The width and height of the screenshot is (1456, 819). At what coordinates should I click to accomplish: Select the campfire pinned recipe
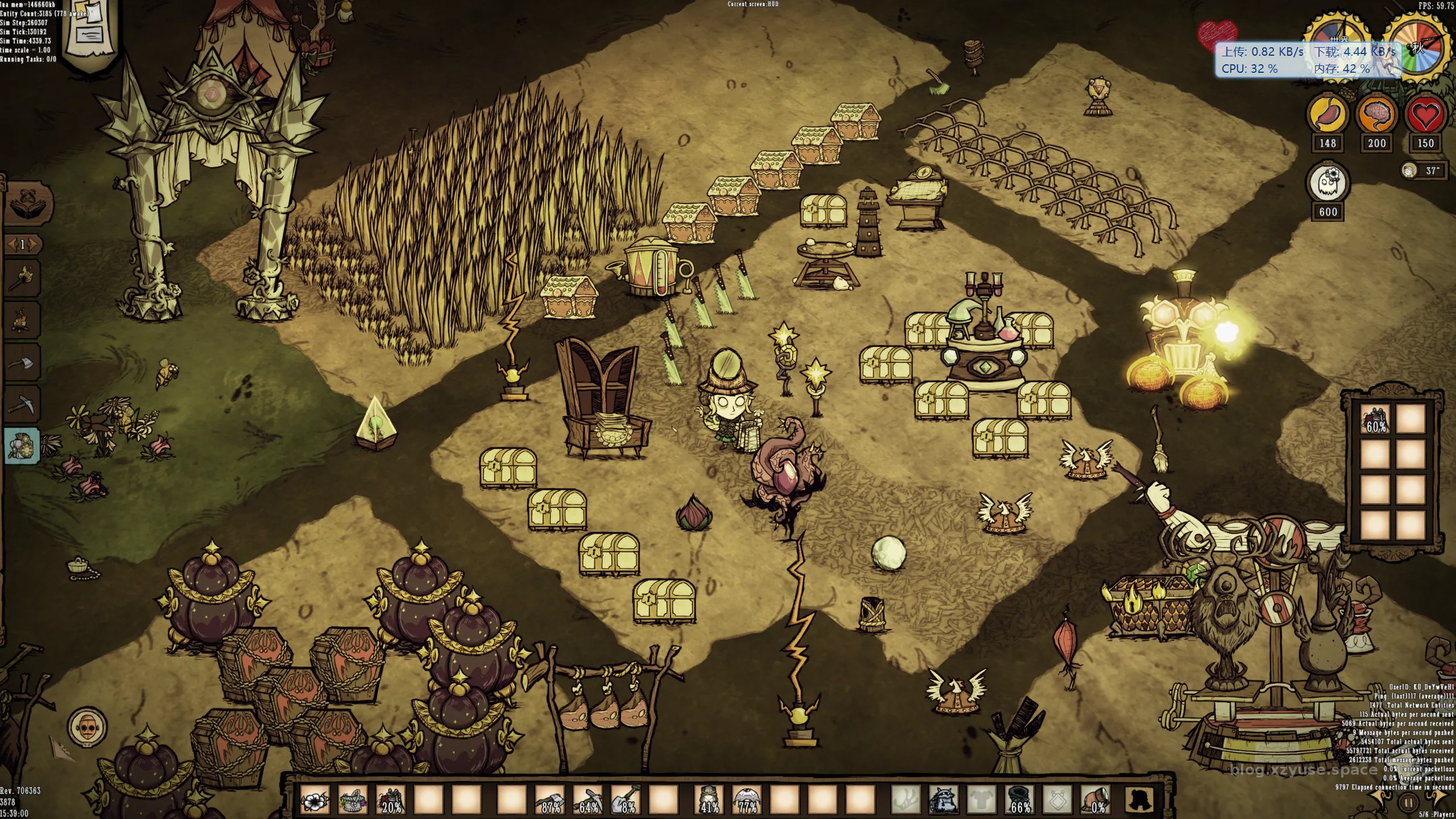(x=23, y=320)
